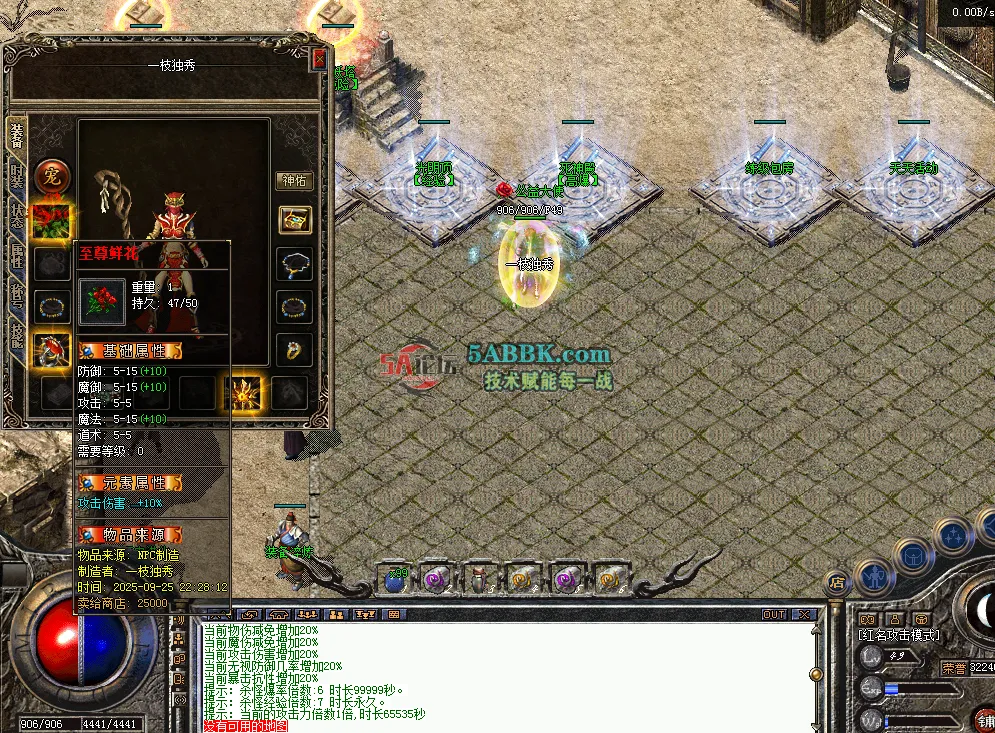Image resolution: width=995 pixels, height=733 pixels.
Task: Click the round 宠 pet button
Action: pyautogui.click(x=51, y=177)
